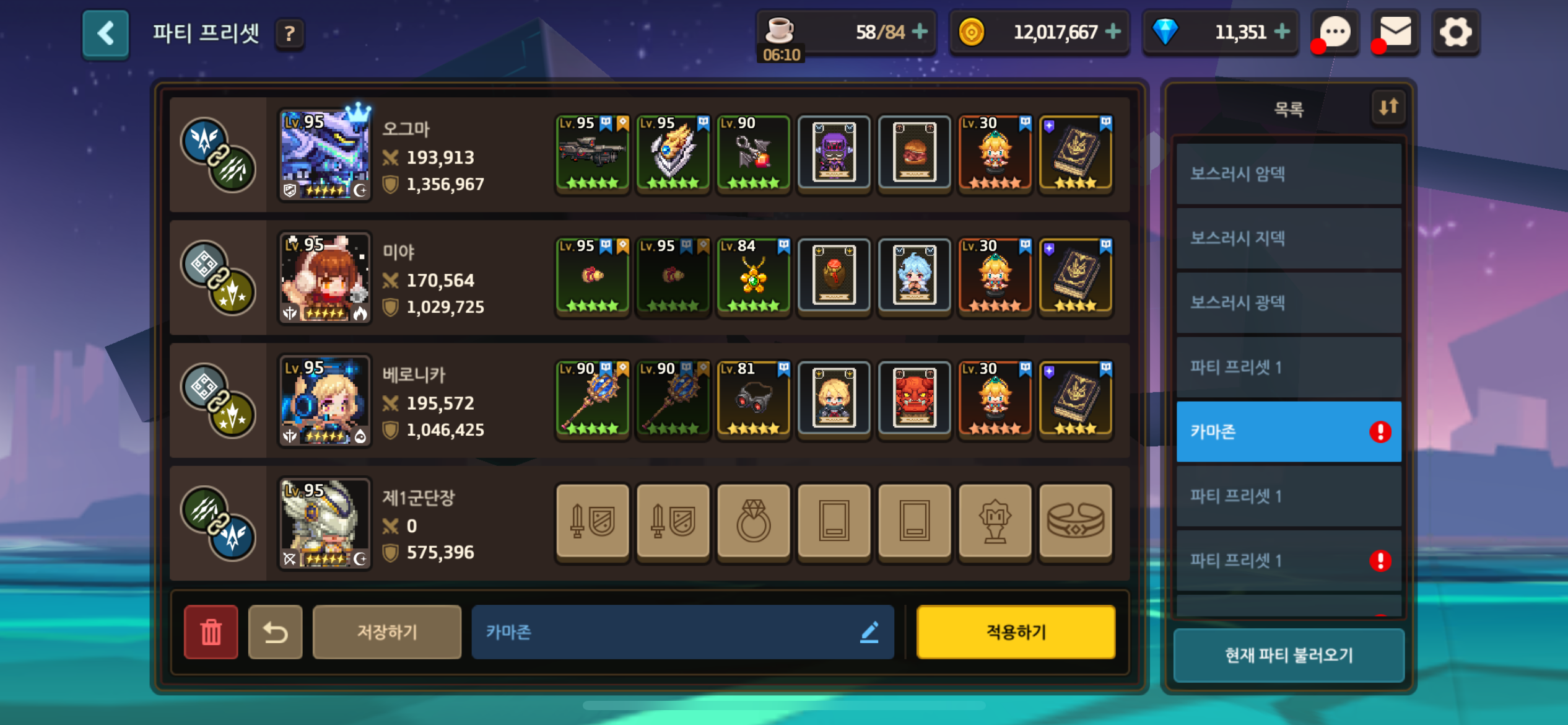
Task: Open the gear settings
Action: click(x=1455, y=32)
